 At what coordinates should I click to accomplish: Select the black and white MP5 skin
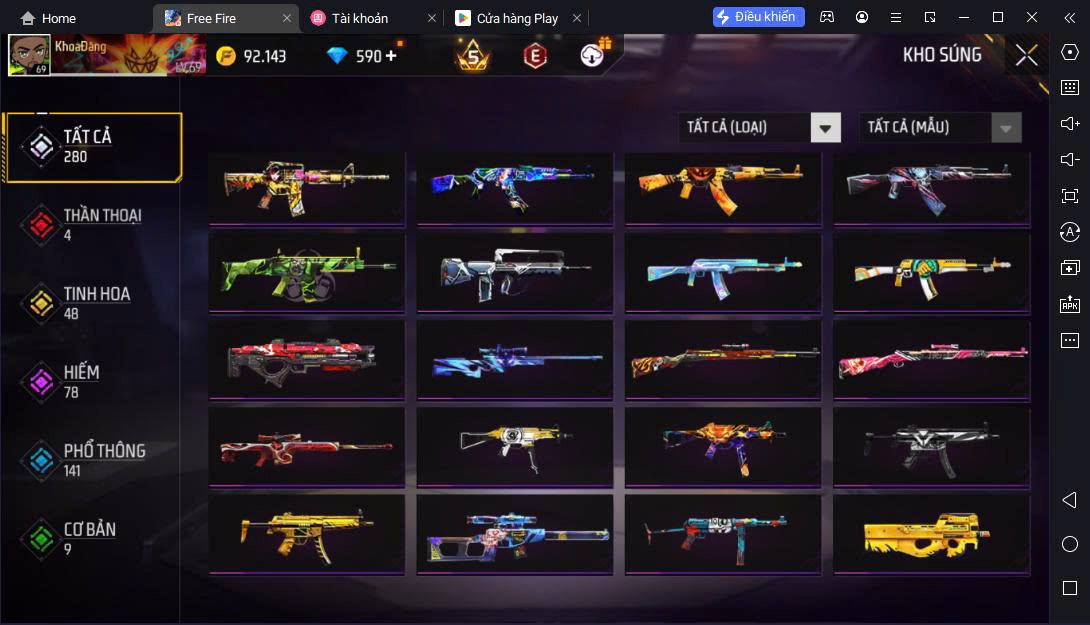tap(931, 446)
